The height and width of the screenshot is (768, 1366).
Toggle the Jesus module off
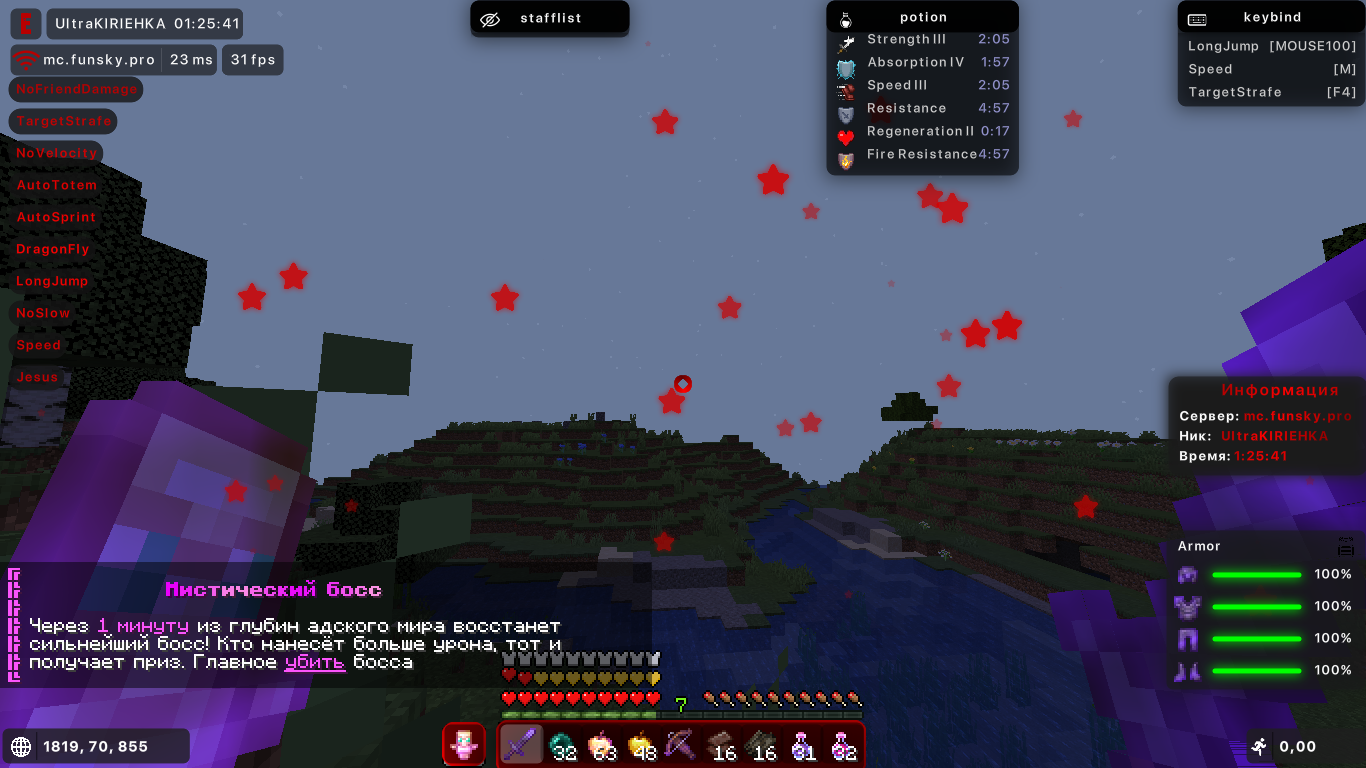pyautogui.click(x=37, y=377)
